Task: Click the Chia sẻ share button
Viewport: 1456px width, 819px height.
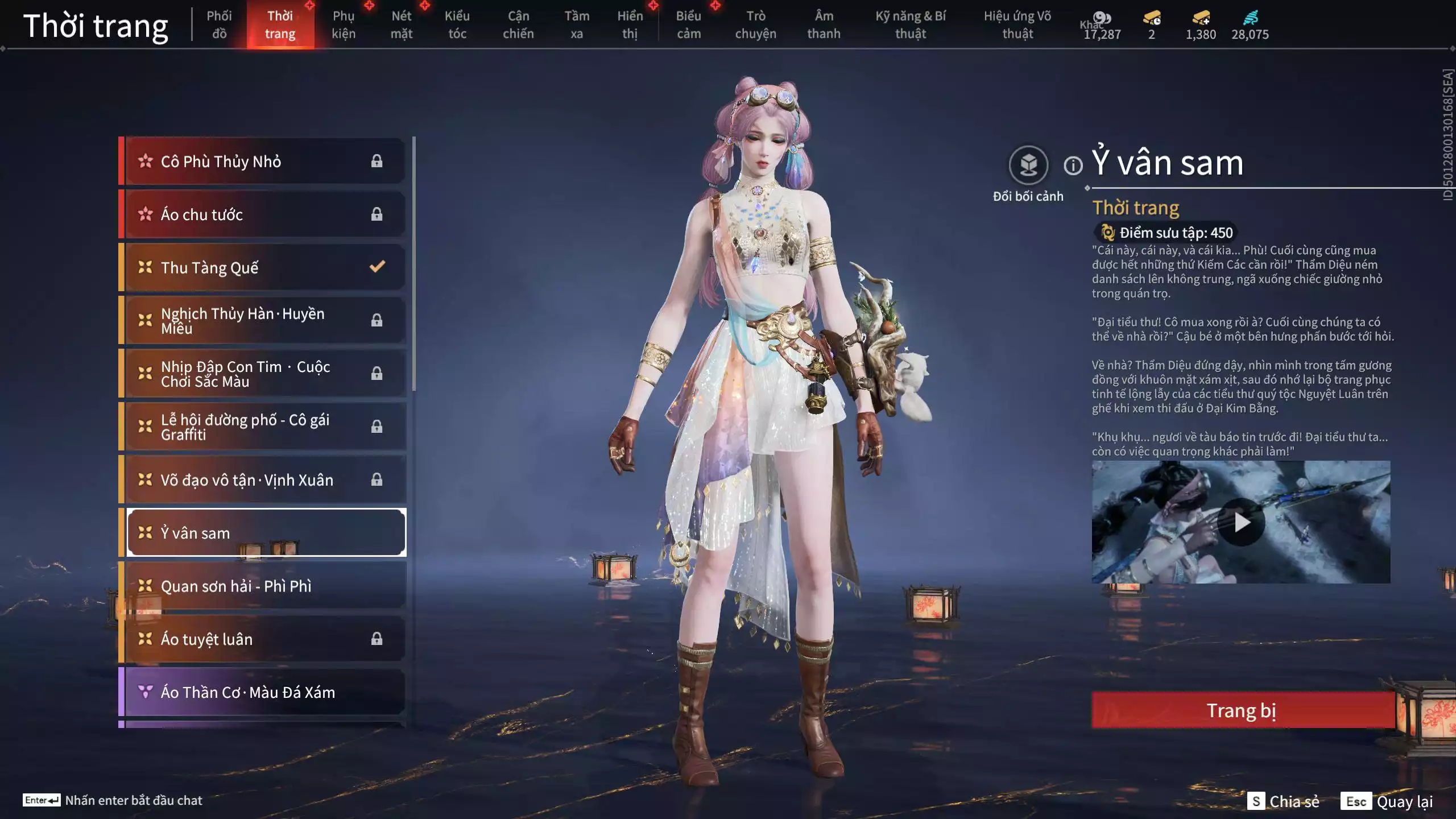Action: point(1284,801)
